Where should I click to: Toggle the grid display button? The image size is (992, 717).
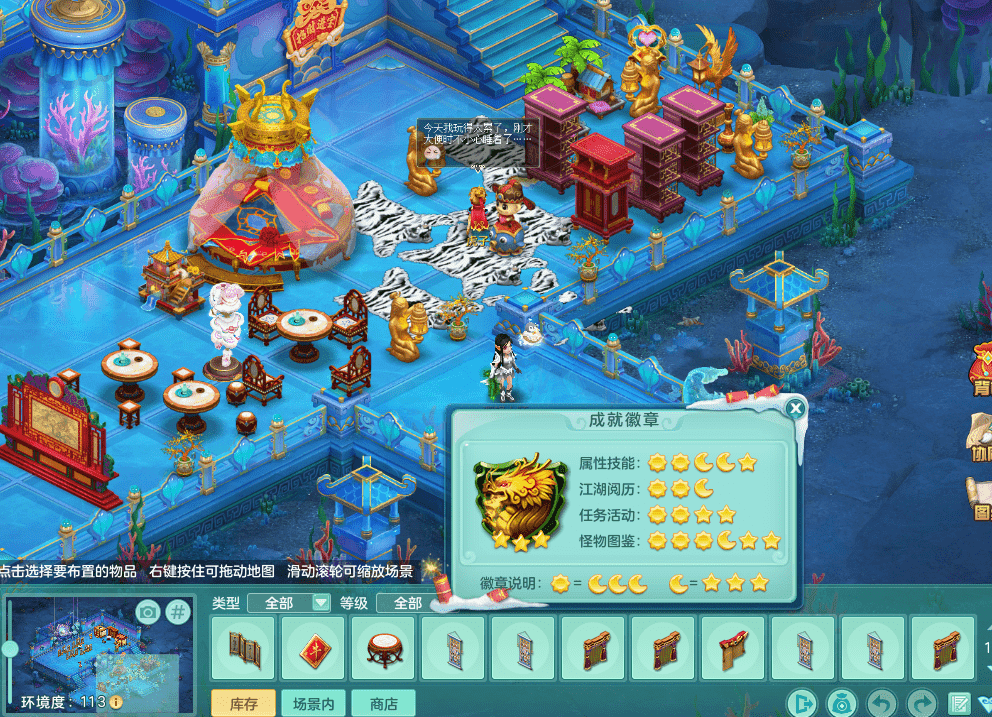coord(177,612)
